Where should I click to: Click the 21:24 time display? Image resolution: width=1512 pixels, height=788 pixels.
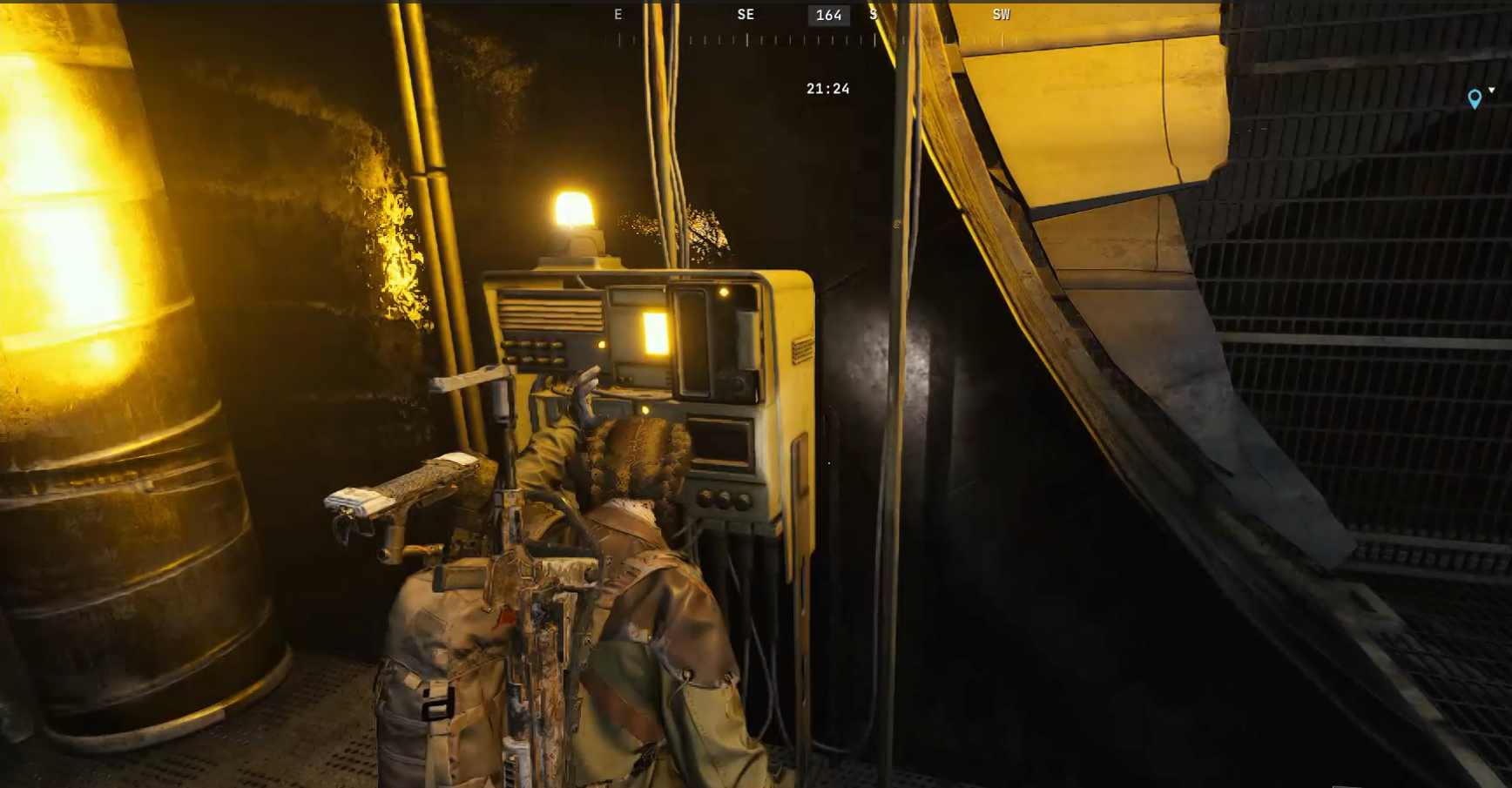point(827,88)
